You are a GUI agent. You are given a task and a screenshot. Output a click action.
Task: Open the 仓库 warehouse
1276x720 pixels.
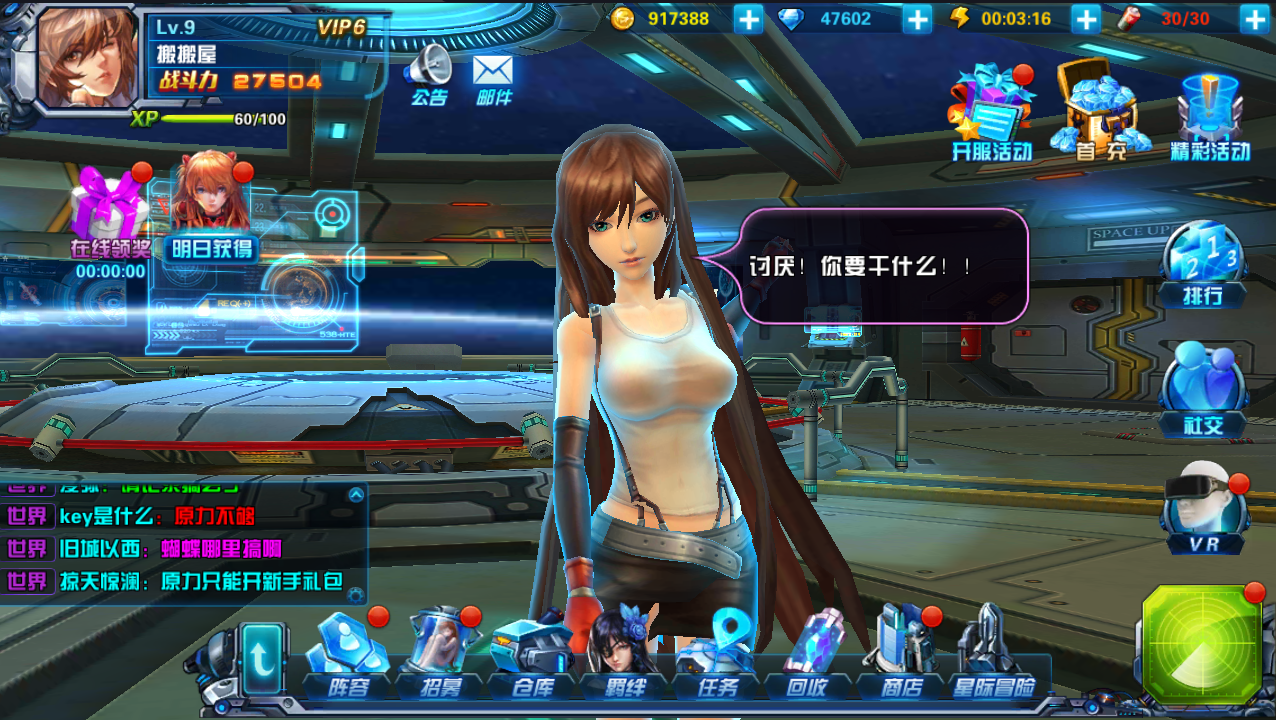531,655
